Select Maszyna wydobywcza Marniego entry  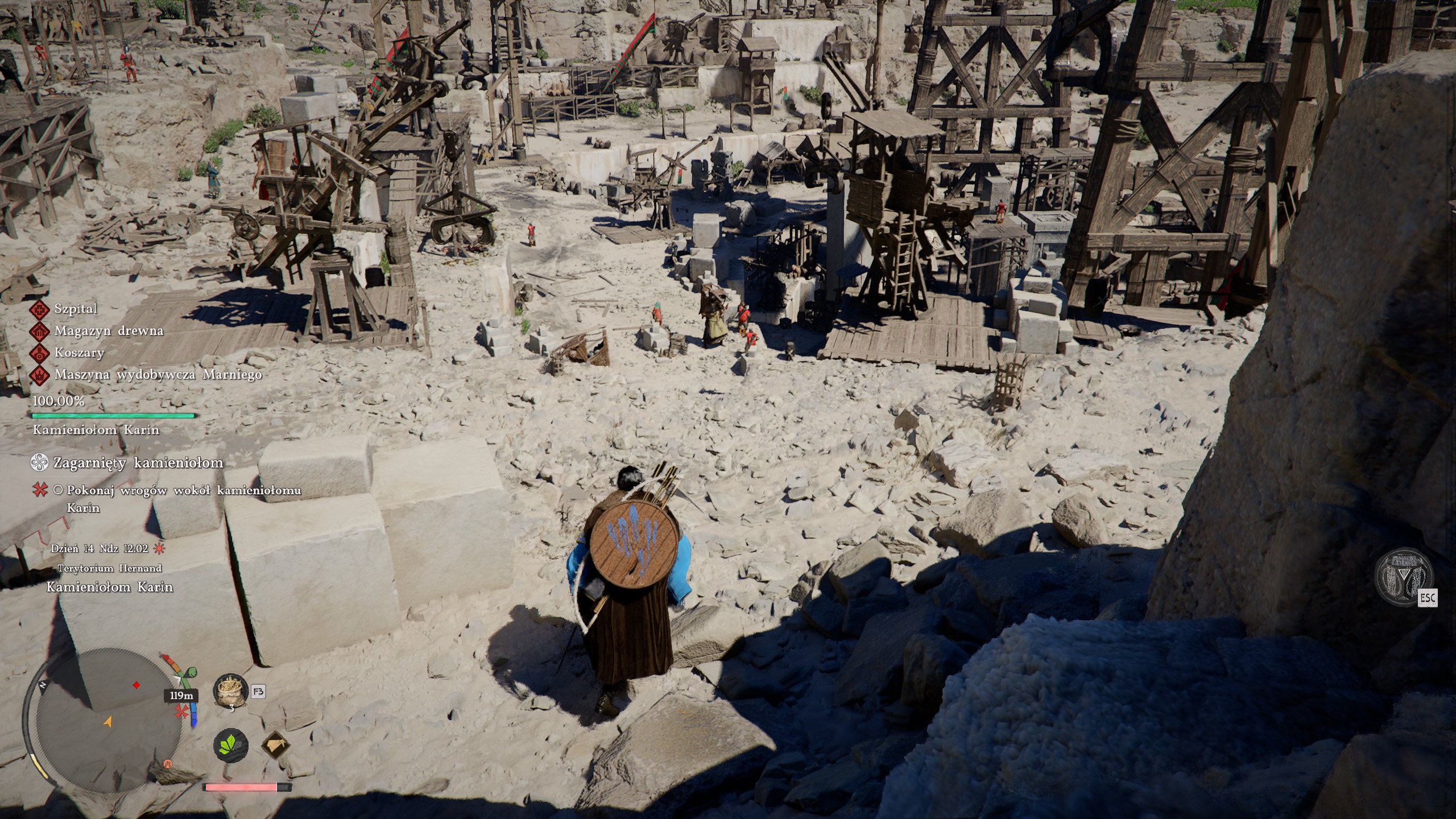158,375
